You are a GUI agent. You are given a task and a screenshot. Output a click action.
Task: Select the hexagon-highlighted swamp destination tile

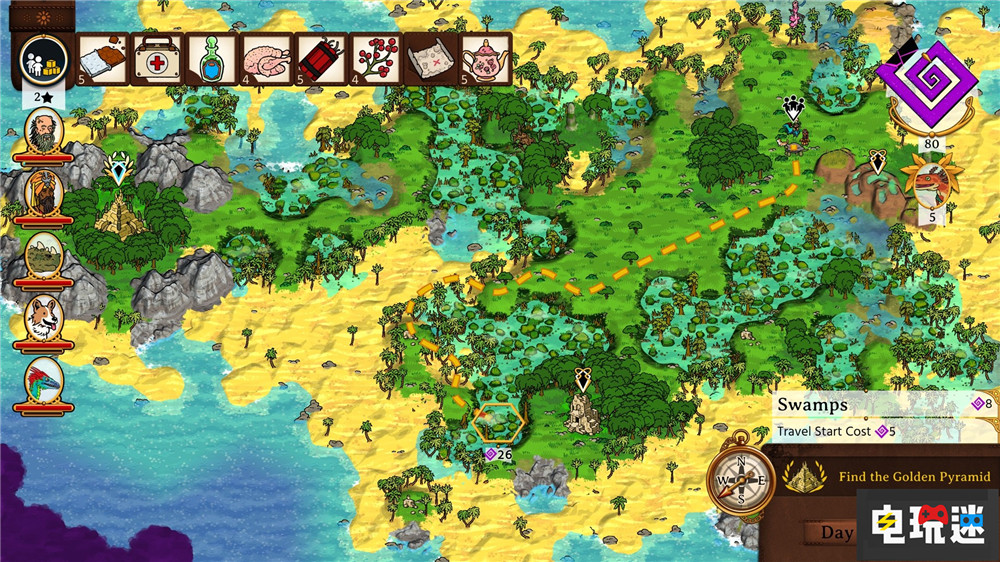point(499,423)
